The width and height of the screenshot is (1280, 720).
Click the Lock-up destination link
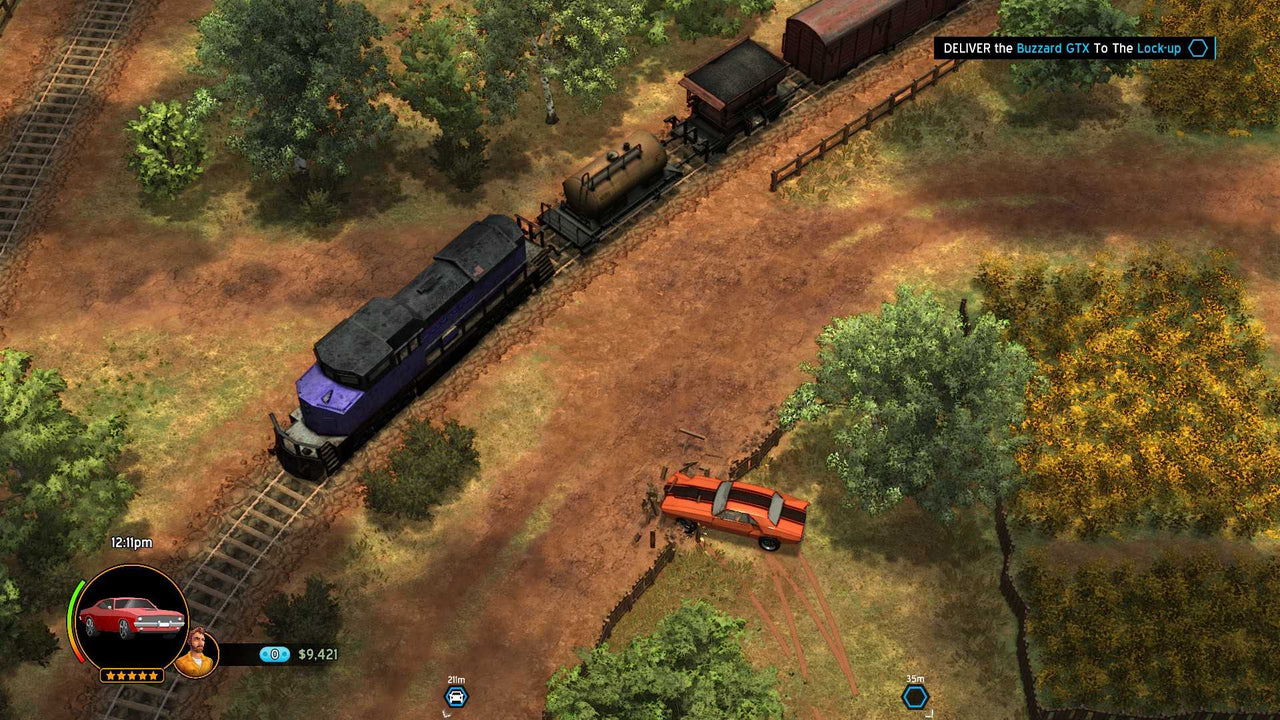coord(1158,47)
